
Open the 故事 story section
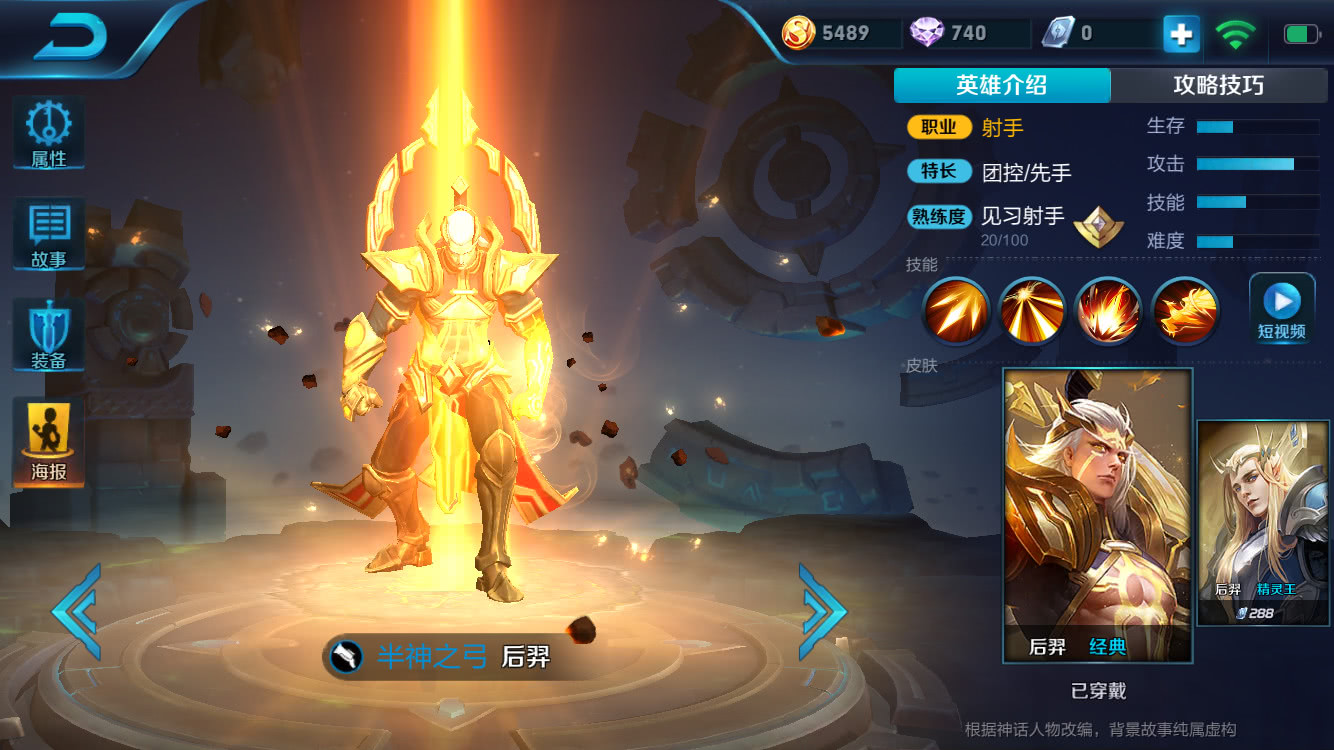[x=48, y=235]
